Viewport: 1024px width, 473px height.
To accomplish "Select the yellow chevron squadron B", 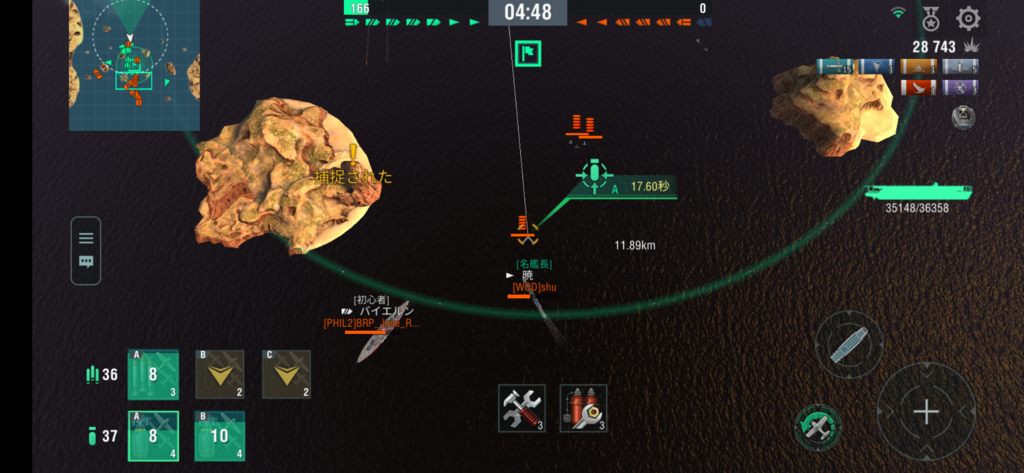I will [219, 374].
